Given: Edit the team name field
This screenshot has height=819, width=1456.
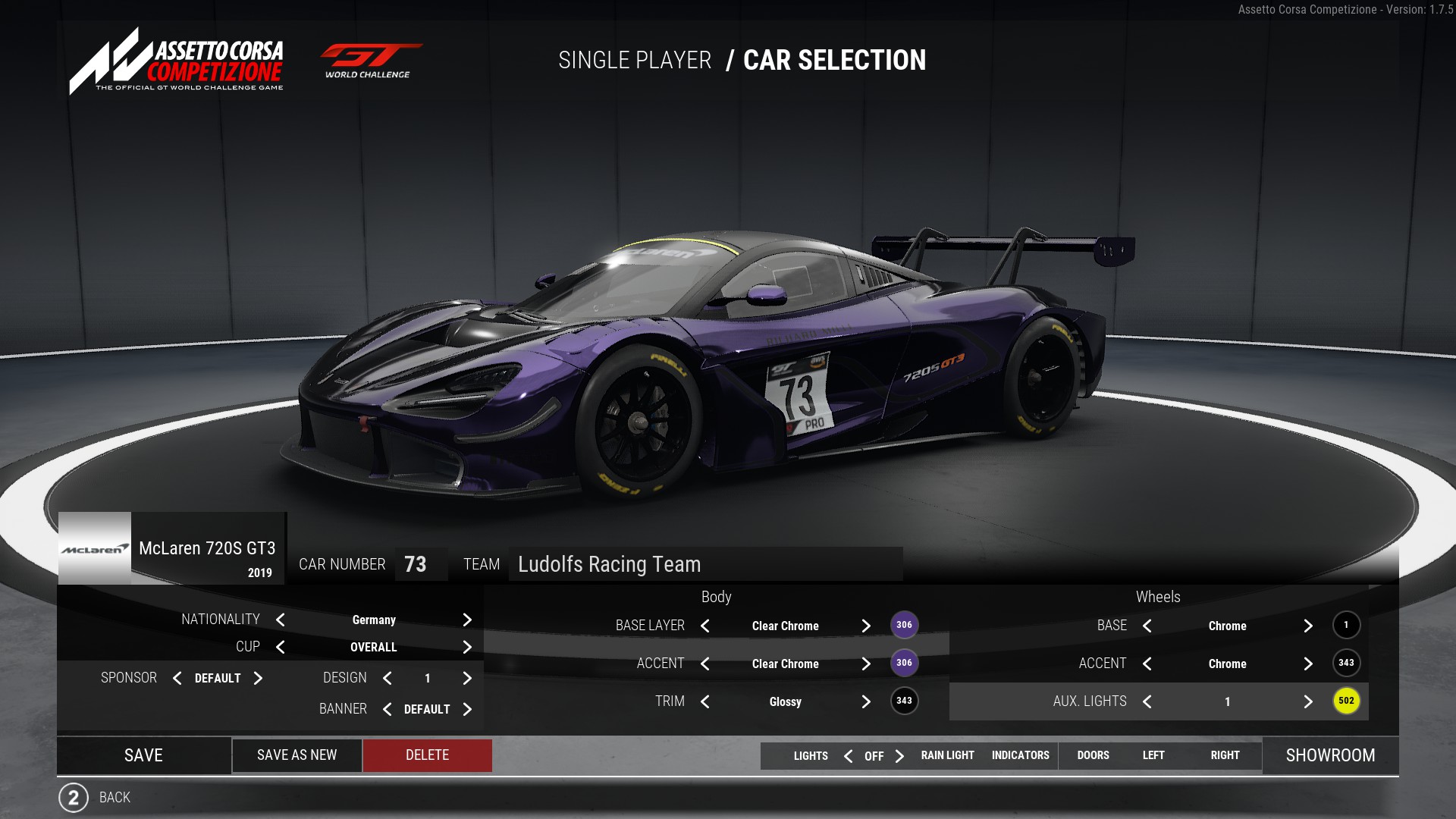Looking at the screenshot, I should click(704, 564).
